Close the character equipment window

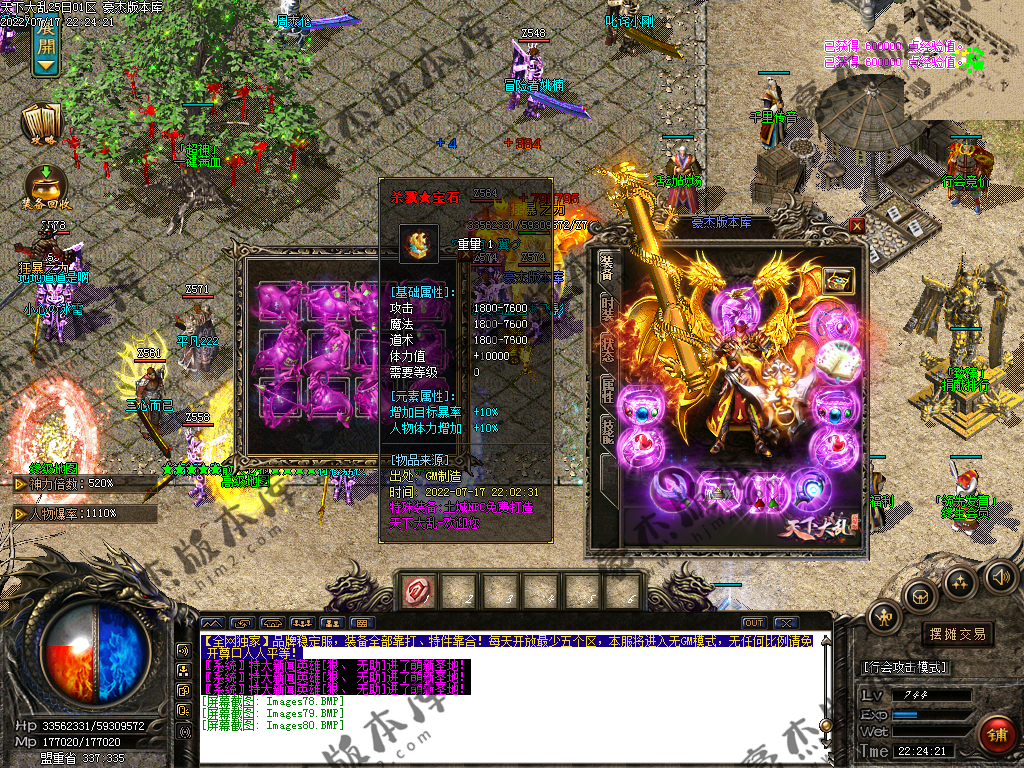(857, 226)
